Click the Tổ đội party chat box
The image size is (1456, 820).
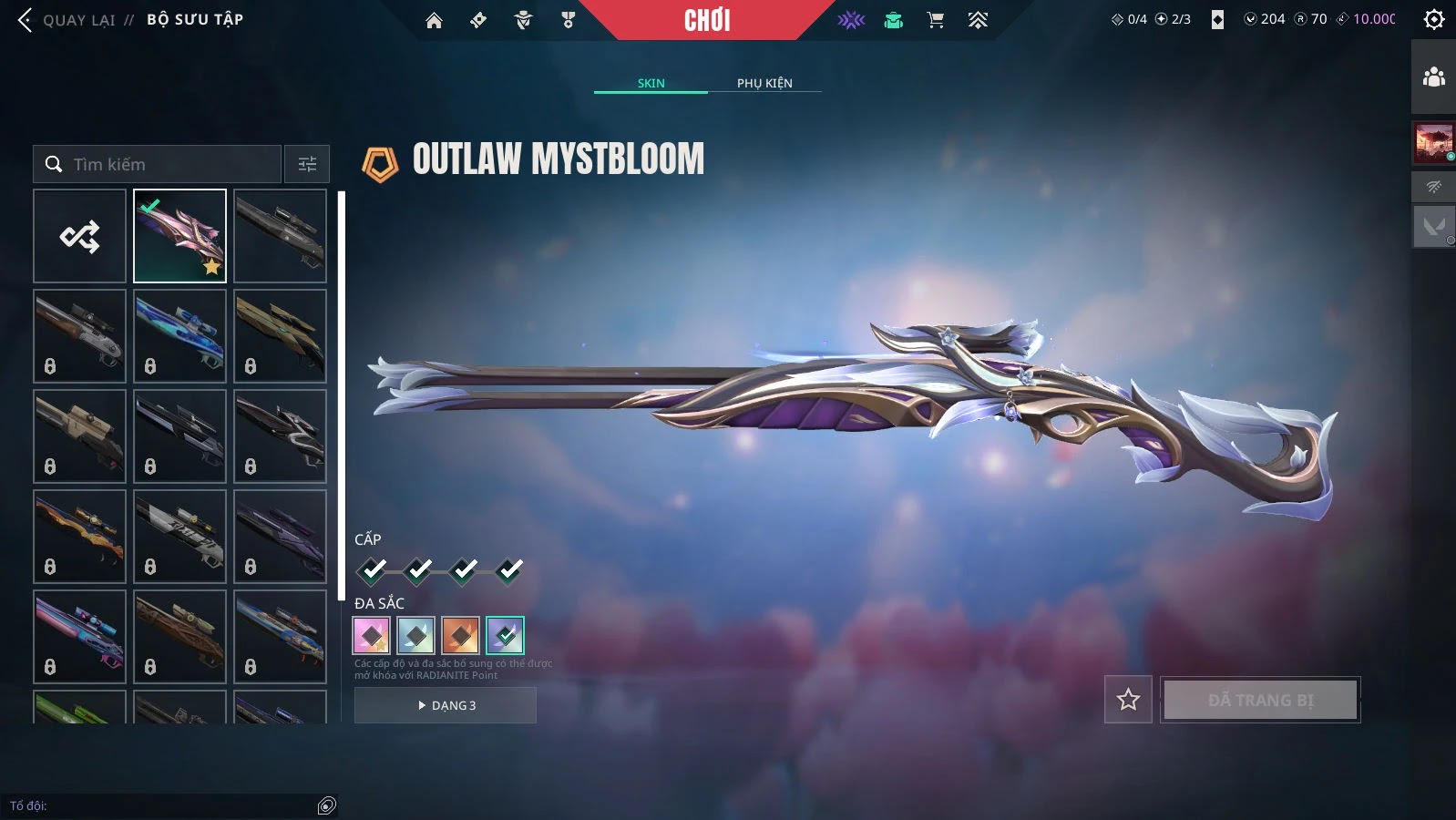(x=164, y=805)
